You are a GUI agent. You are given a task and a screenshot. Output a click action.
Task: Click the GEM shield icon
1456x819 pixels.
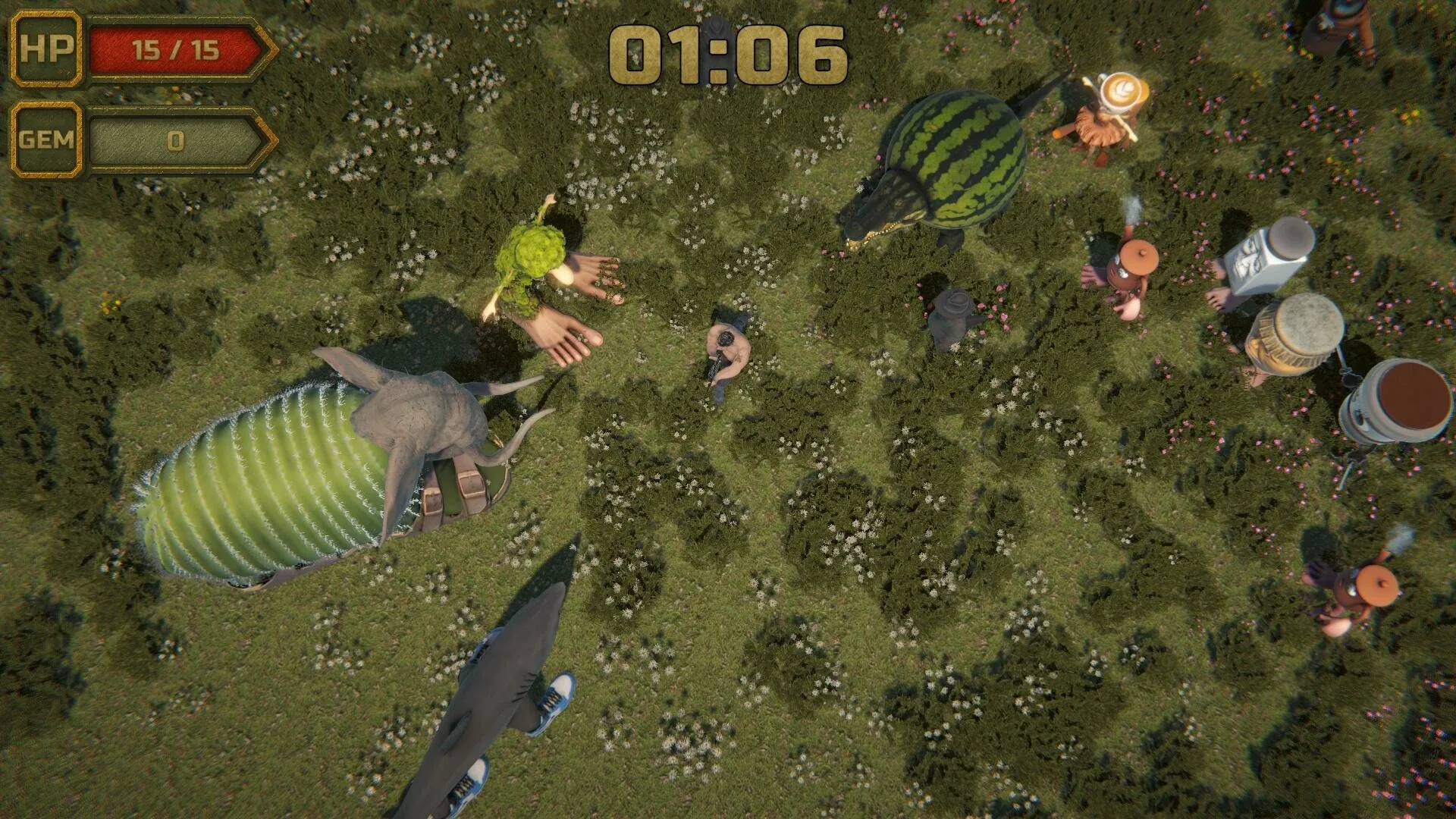point(47,139)
